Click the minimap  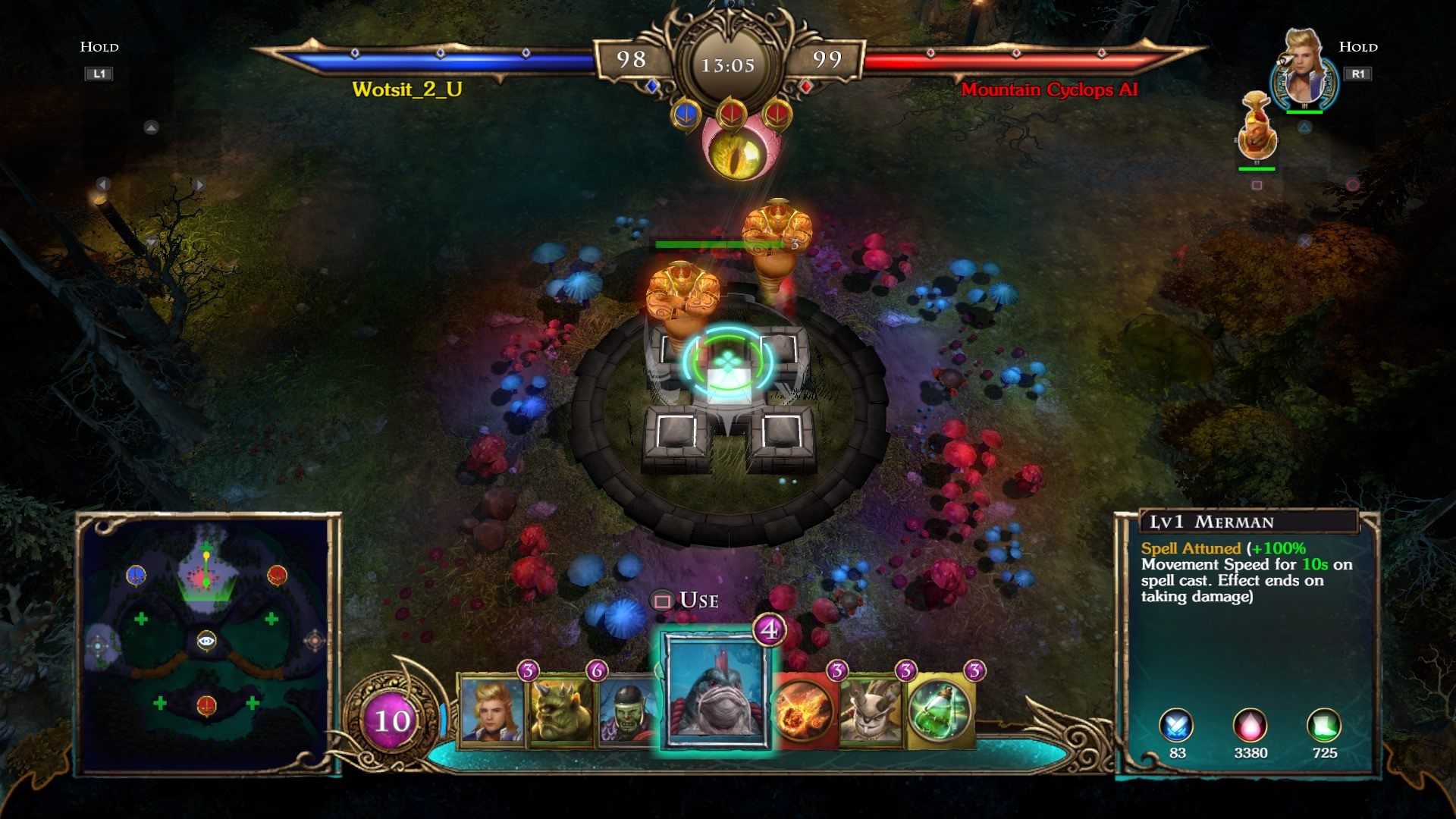pyautogui.click(x=207, y=643)
